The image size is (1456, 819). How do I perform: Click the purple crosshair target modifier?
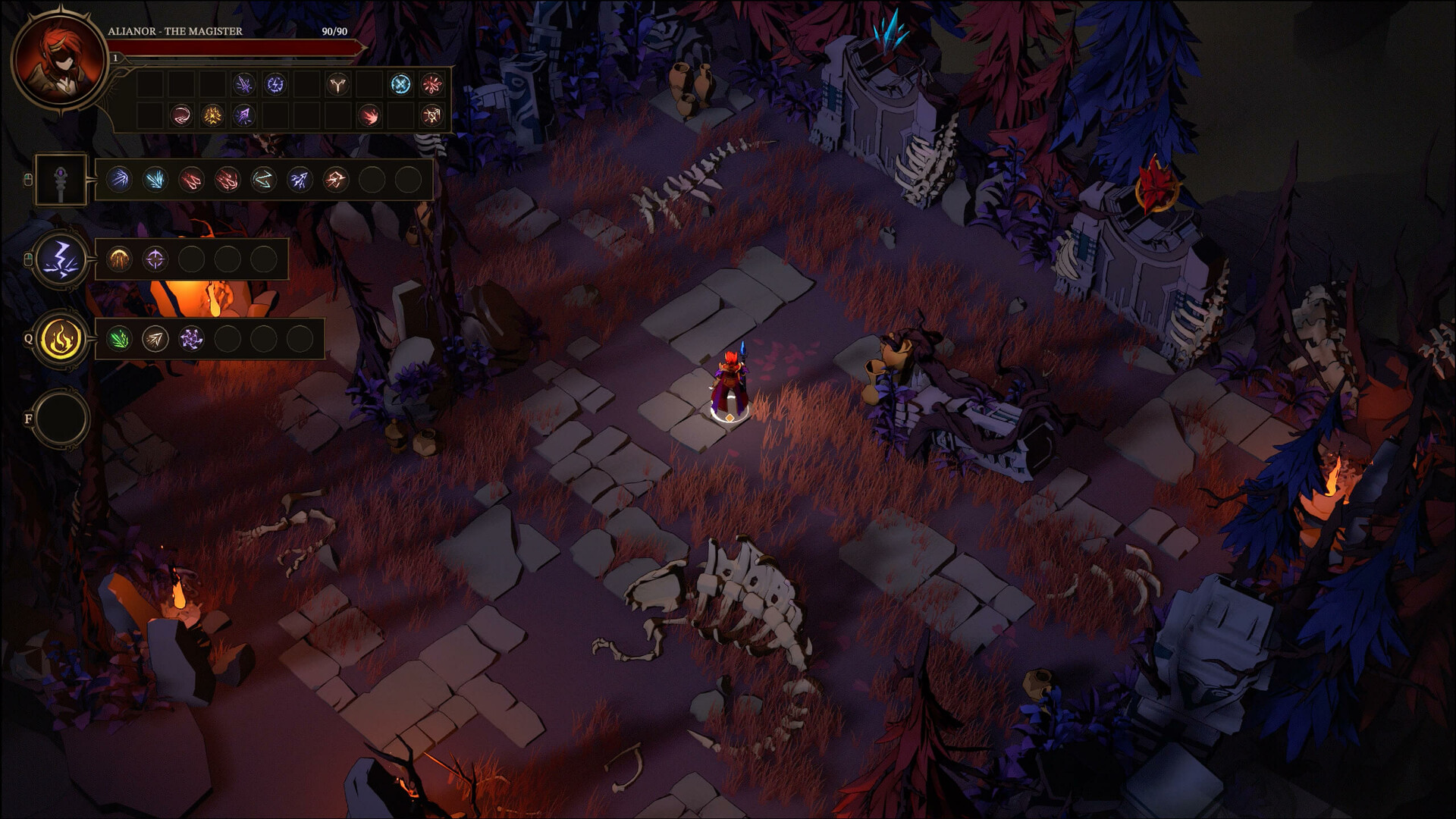point(155,259)
